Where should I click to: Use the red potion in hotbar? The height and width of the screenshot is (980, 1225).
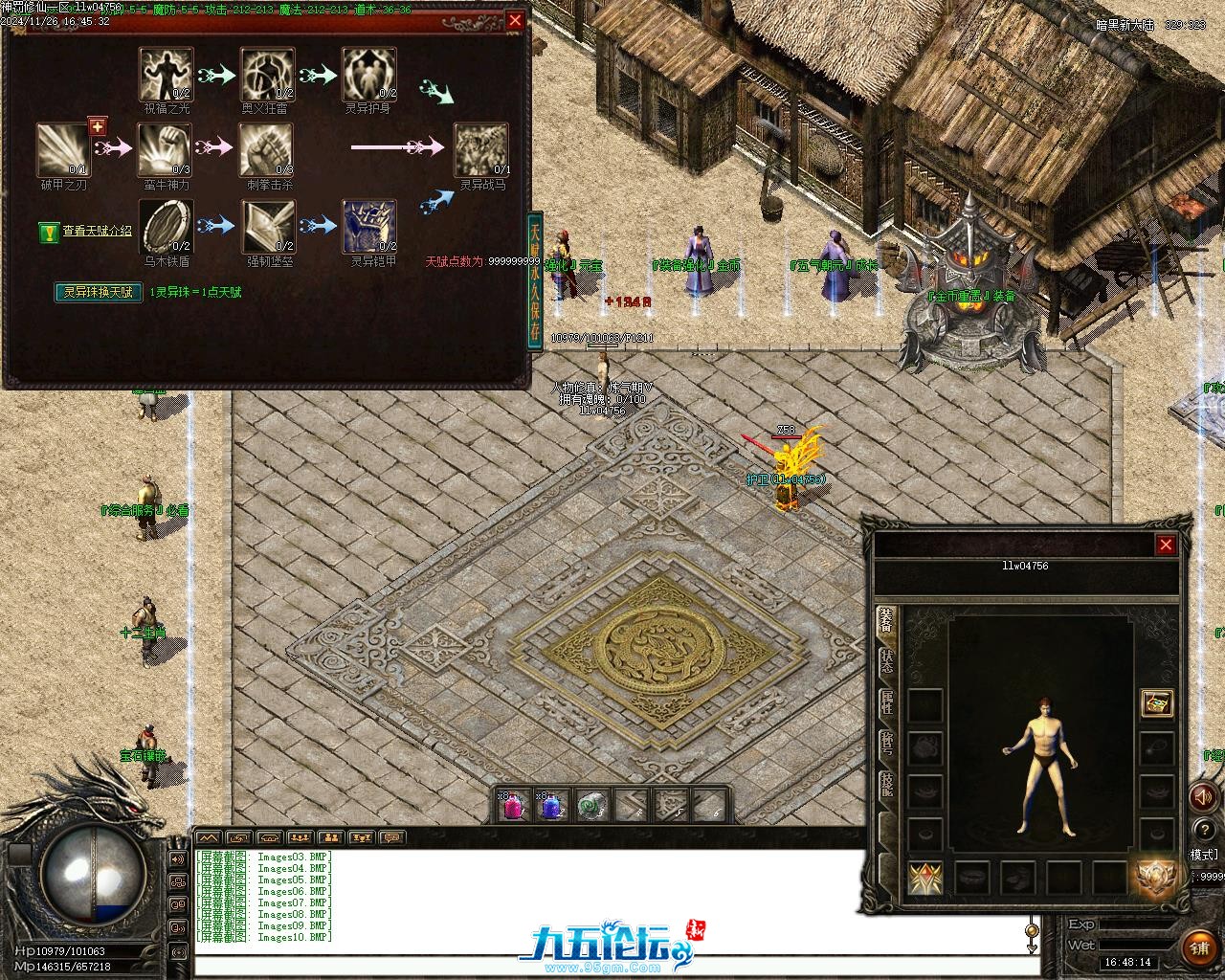pyautogui.click(x=513, y=805)
